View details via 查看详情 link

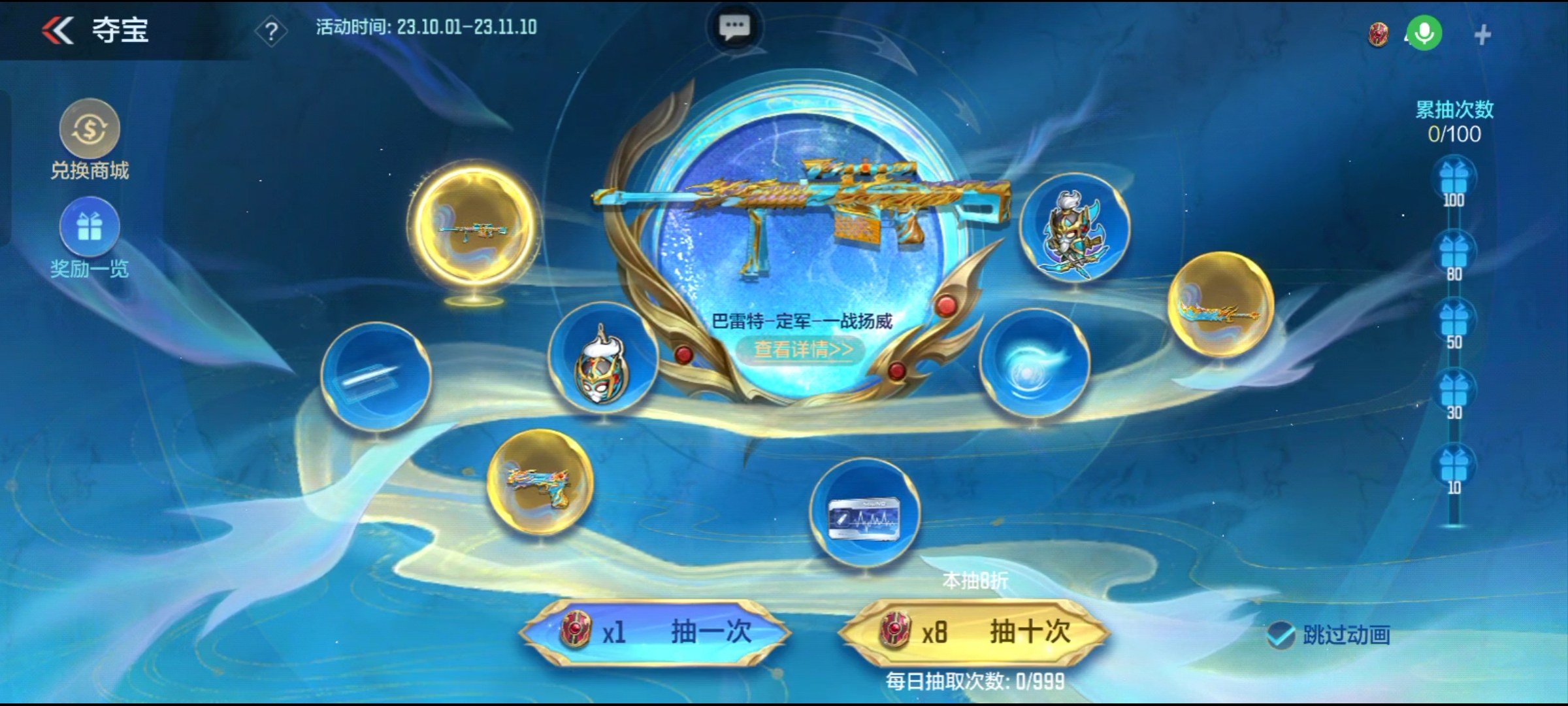click(803, 350)
